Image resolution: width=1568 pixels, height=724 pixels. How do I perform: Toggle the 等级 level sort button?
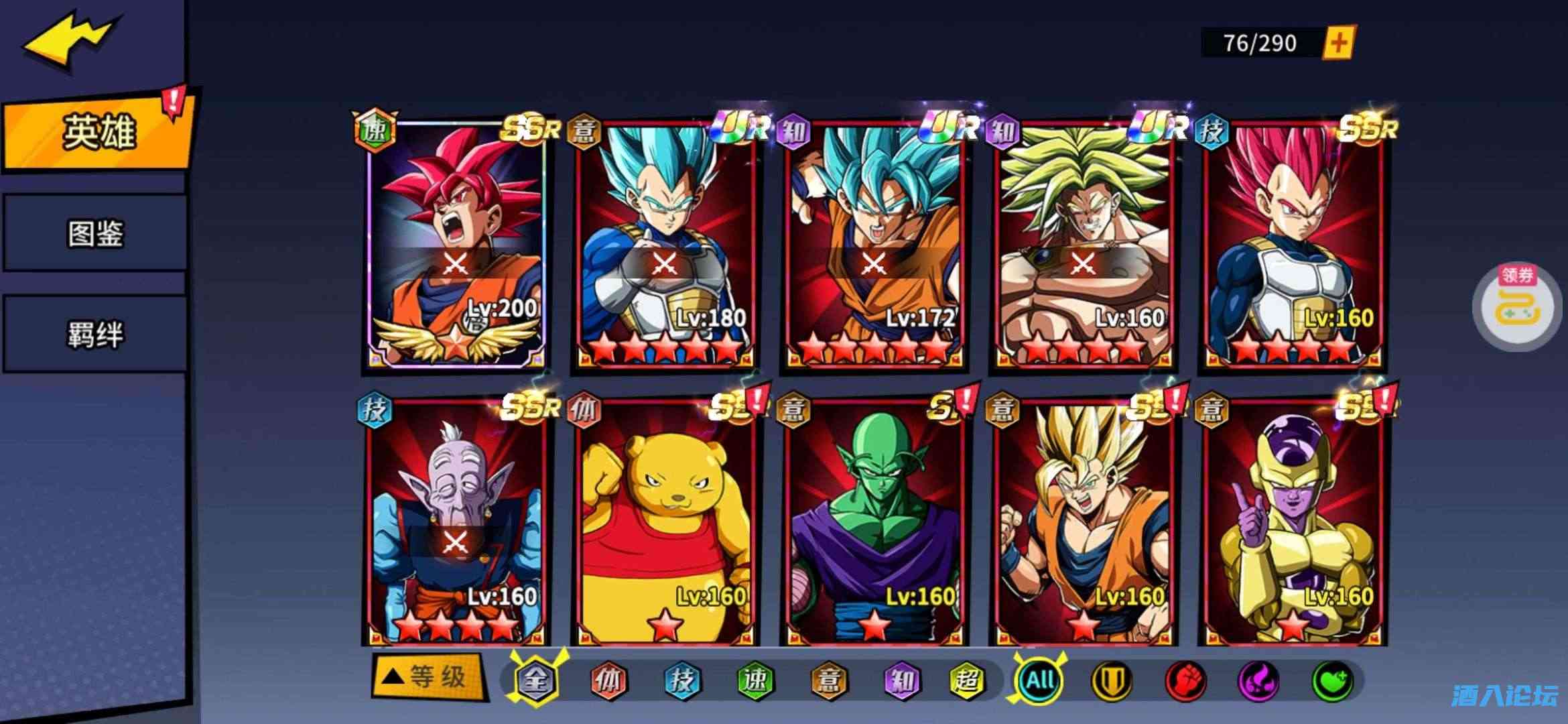(x=429, y=677)
